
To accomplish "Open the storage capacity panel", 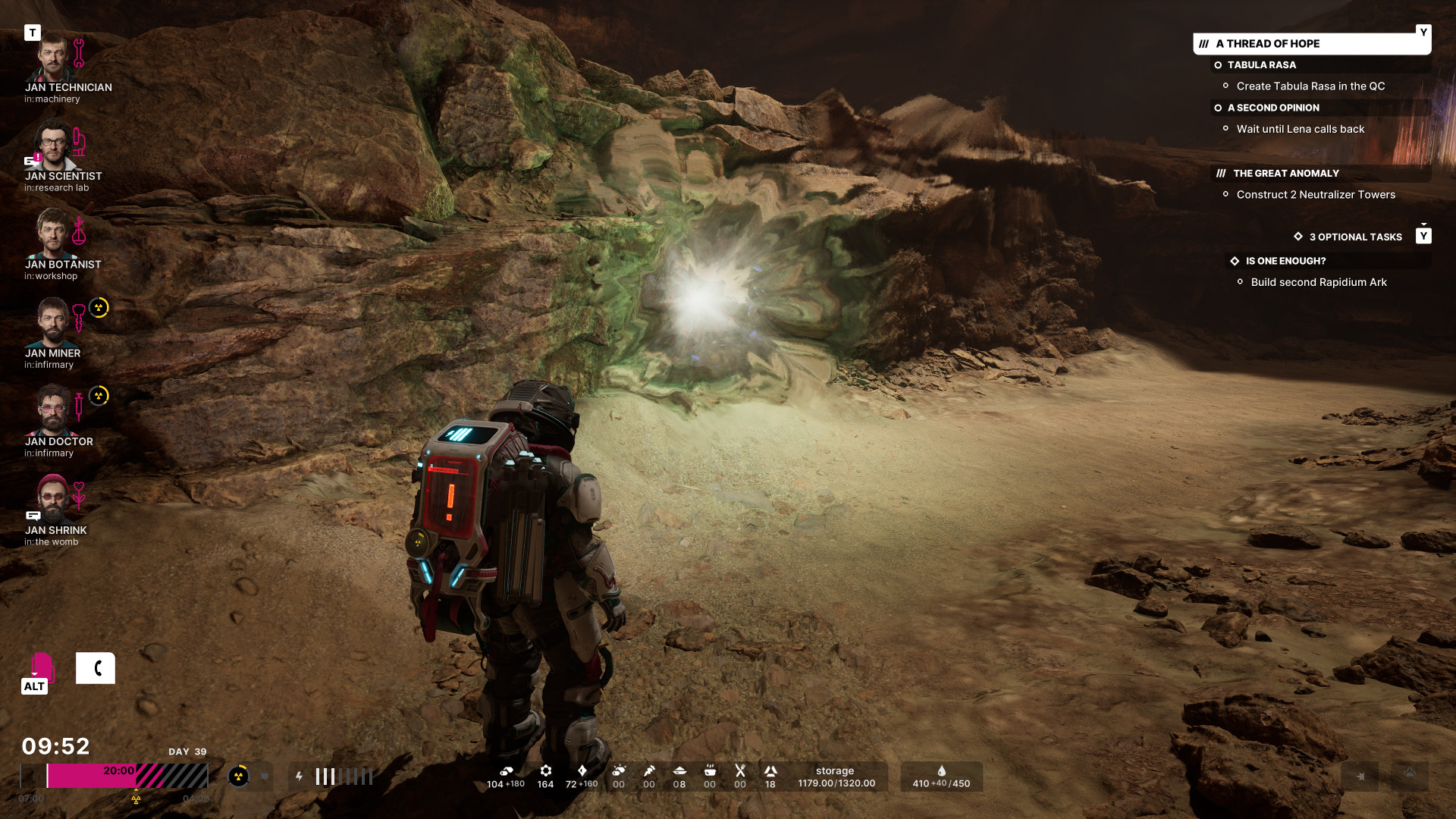I will click(836, 777).
